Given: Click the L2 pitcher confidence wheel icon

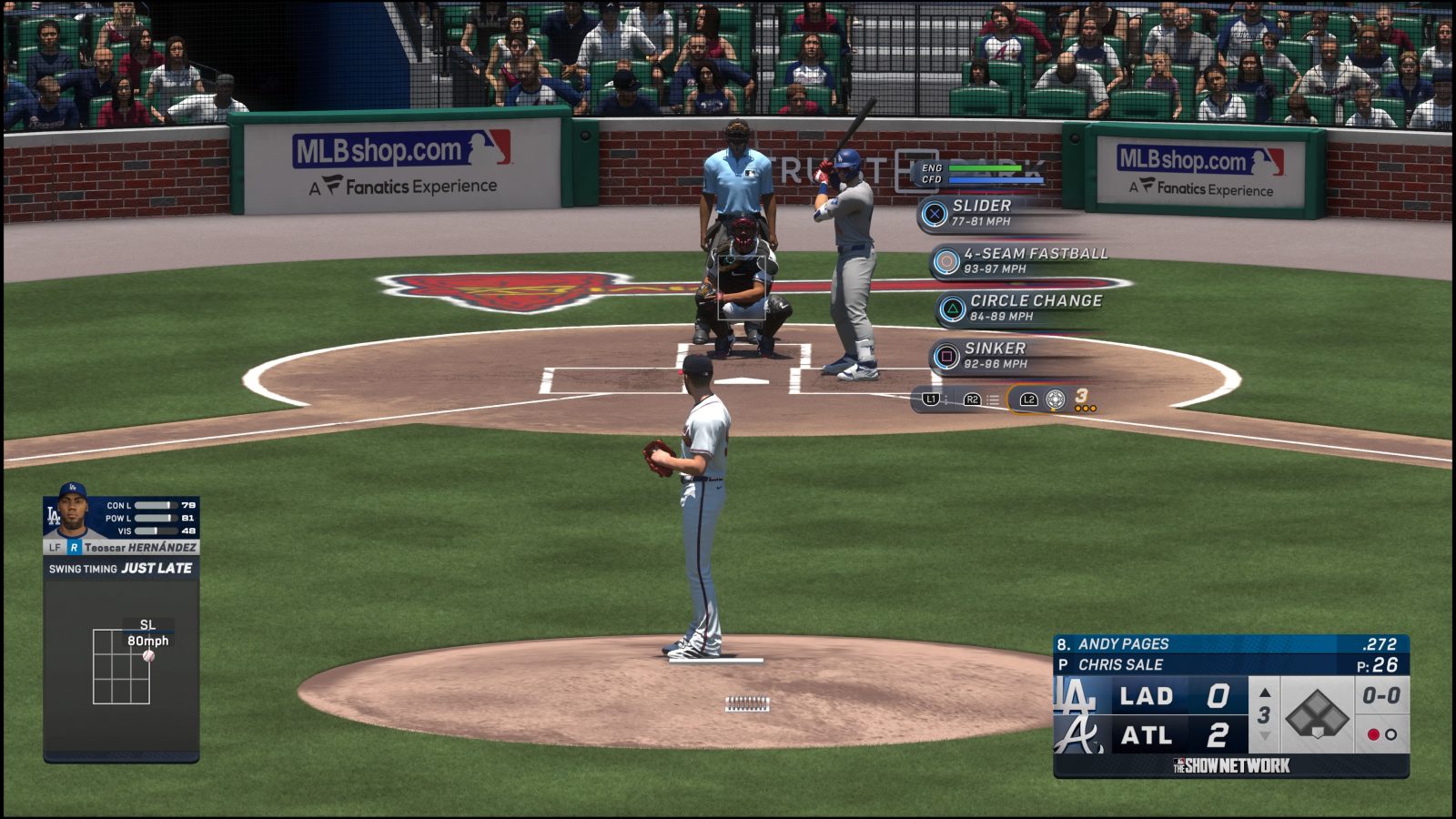Looking at the screenshot, I should pyautogui.click(x=1054, y=398).
